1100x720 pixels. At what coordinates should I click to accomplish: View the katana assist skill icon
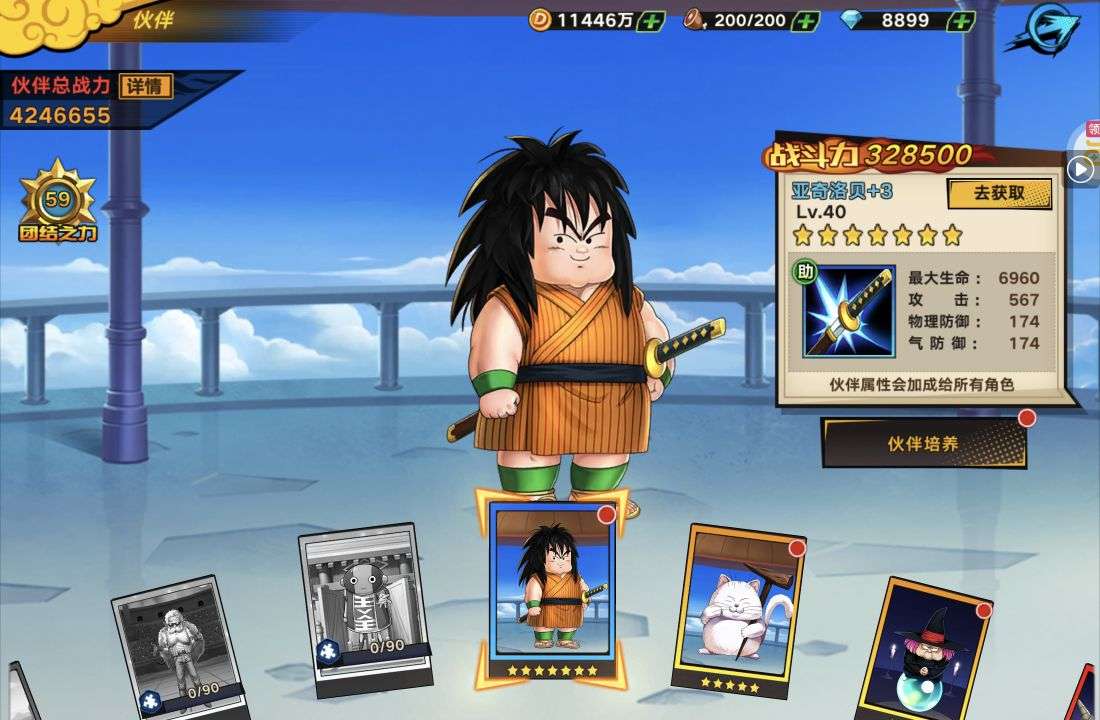point(850,311)
